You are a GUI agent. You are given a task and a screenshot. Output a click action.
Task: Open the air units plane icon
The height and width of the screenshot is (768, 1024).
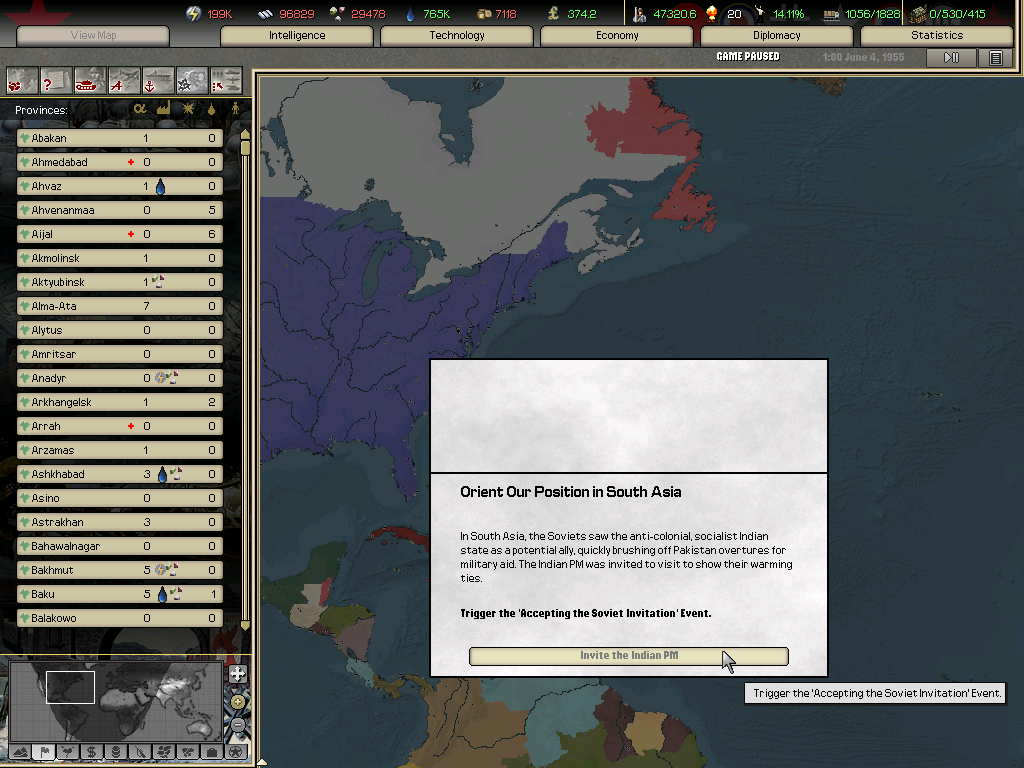(x=124, y=79)
